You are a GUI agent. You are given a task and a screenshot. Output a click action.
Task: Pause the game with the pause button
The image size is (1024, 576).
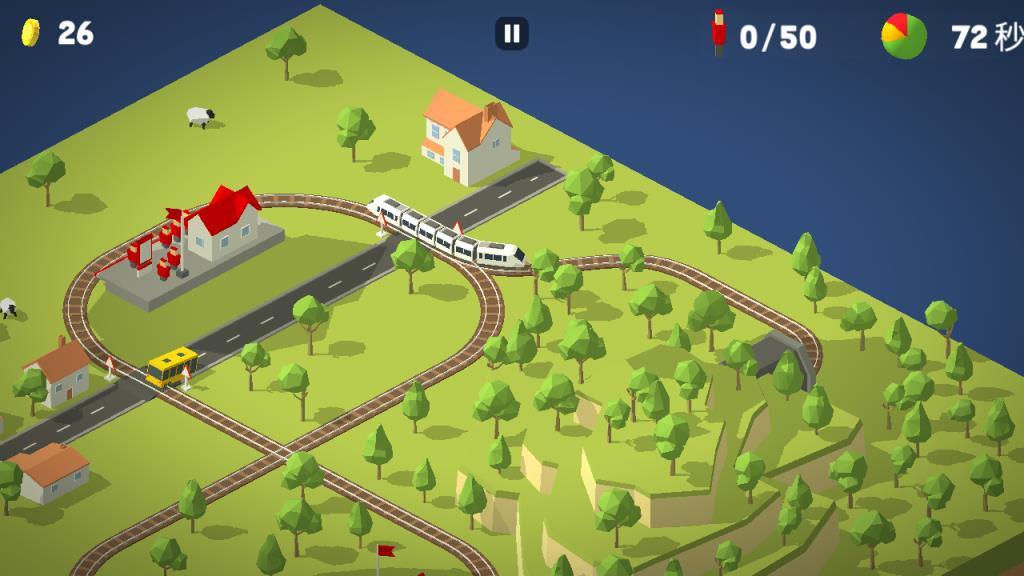pos(512,34)
